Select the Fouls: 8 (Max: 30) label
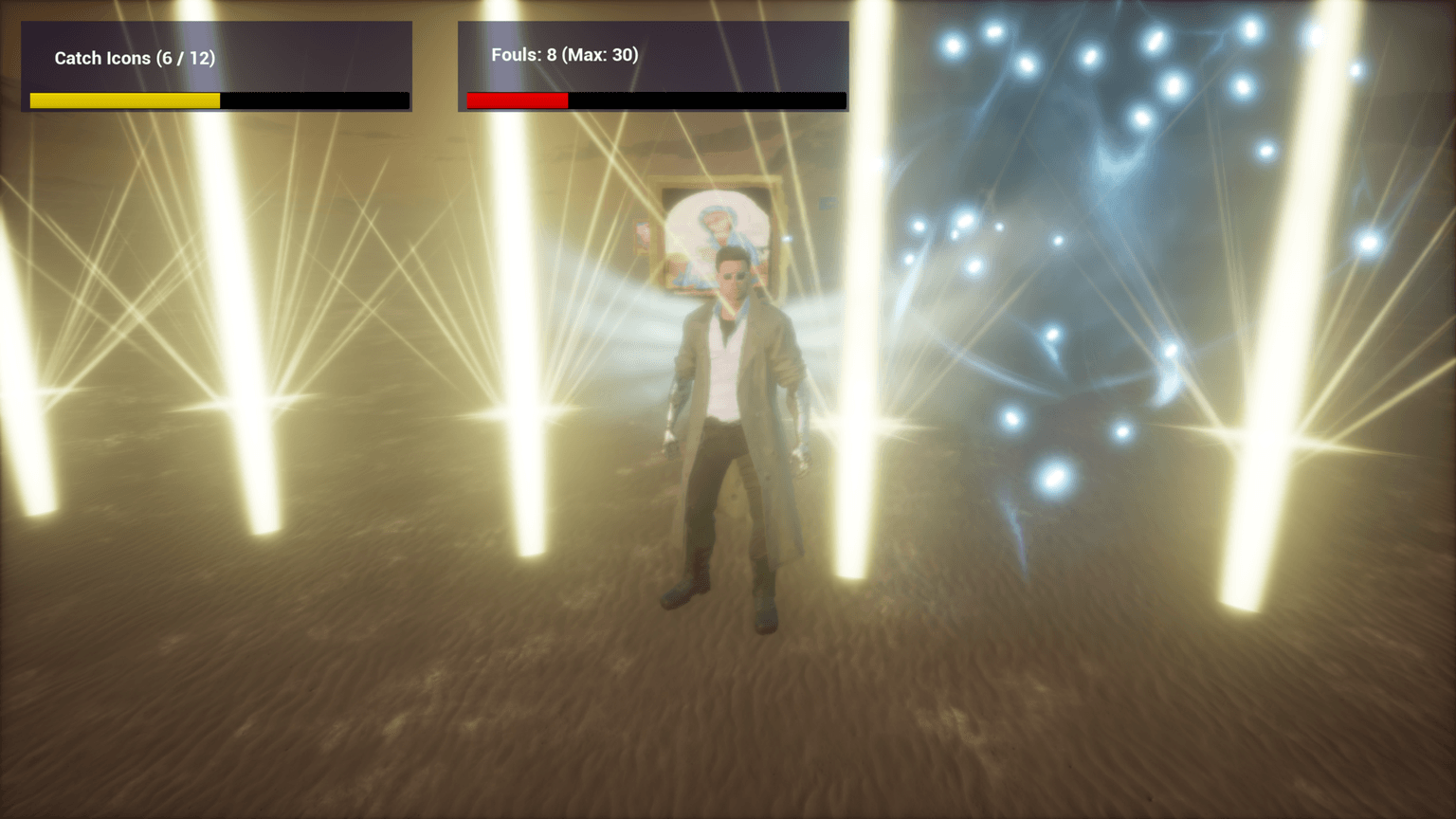 (562, 55)
